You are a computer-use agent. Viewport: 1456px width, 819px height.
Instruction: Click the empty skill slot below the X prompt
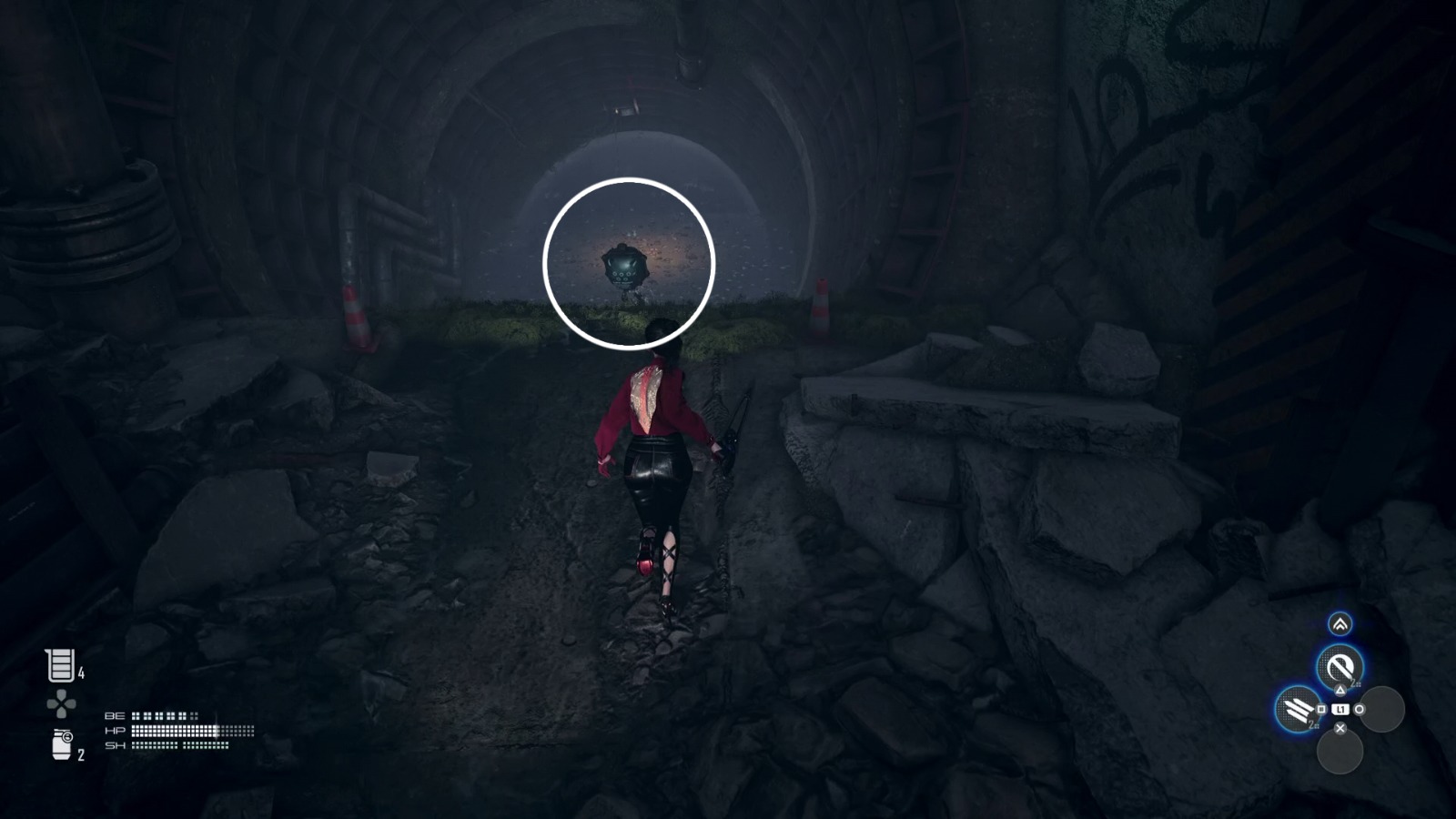(1340, 752)
